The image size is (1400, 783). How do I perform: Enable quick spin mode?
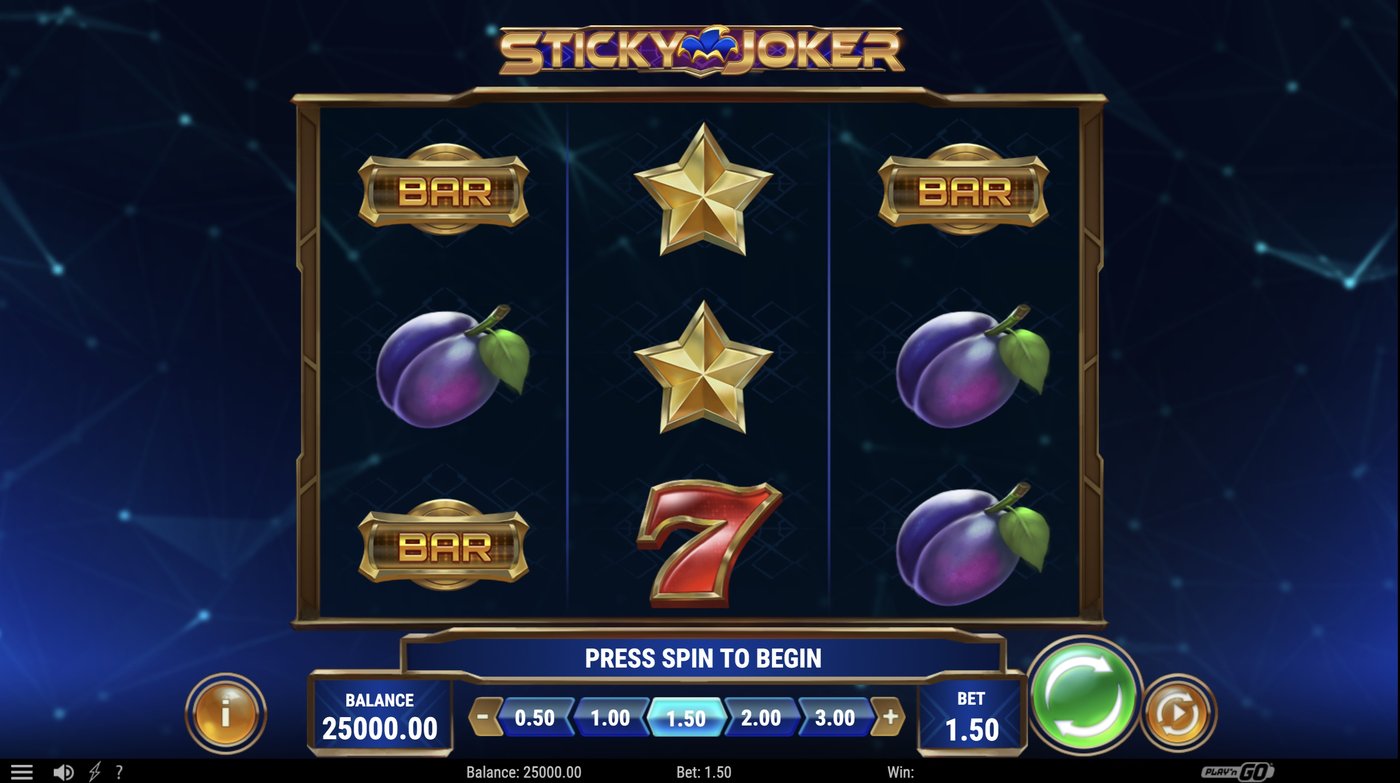click(95, 769)
